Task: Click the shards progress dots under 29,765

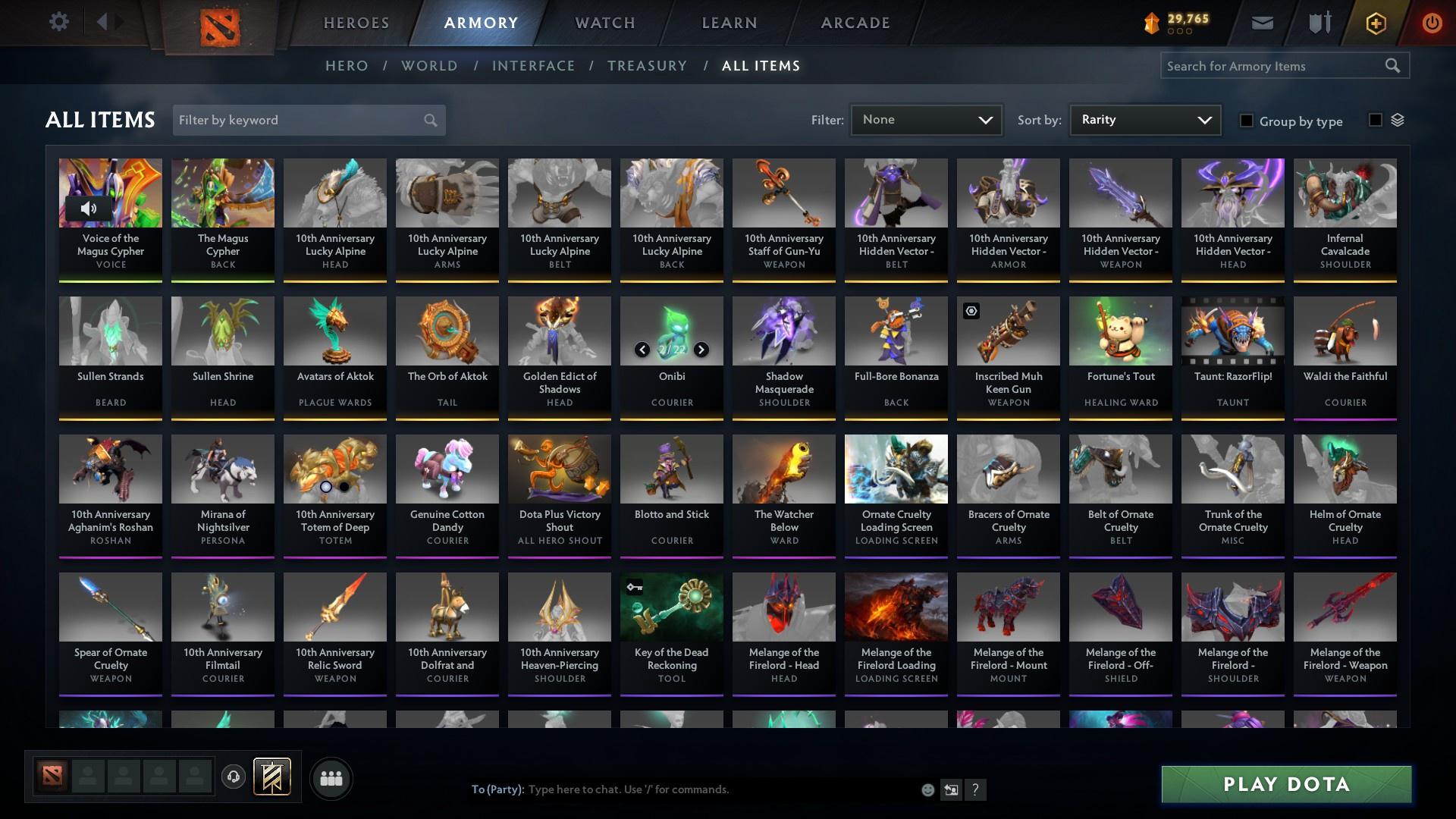Action: pyautogui.click(x=1180, y=32)
